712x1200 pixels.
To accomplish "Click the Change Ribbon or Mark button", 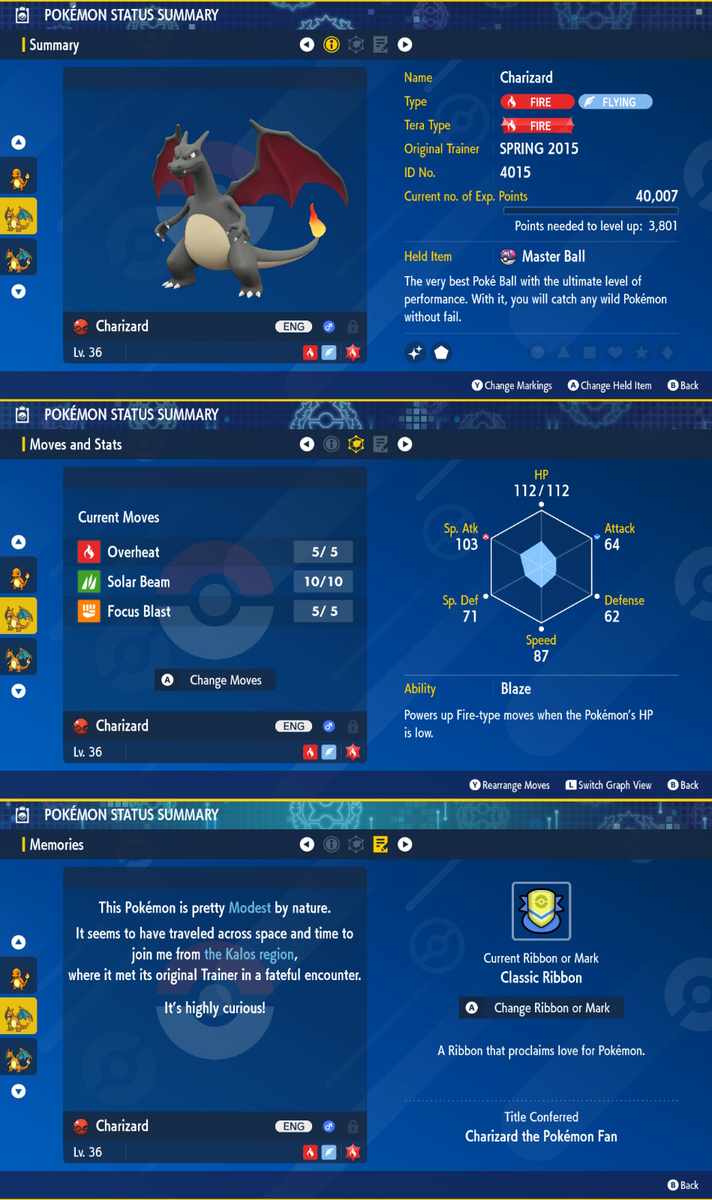I will pos(541,1008).
